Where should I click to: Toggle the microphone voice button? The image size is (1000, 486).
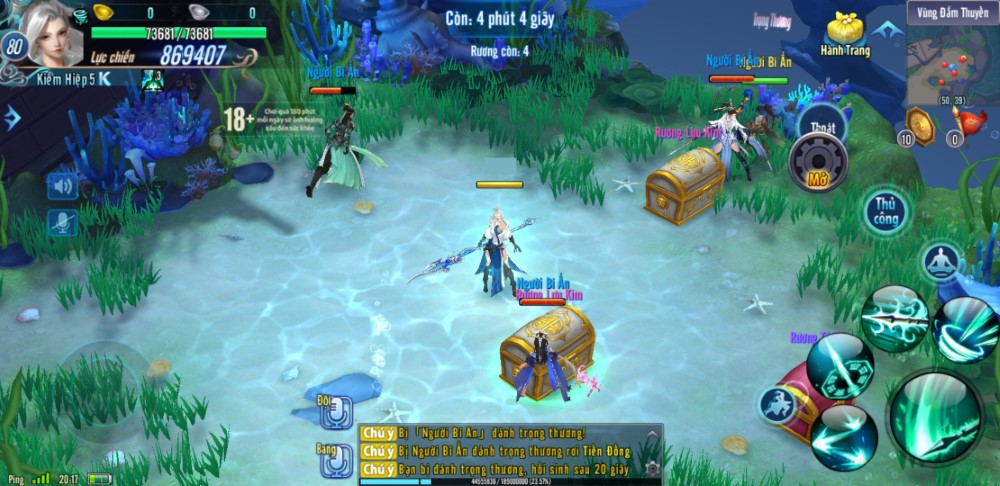point(62,222)
